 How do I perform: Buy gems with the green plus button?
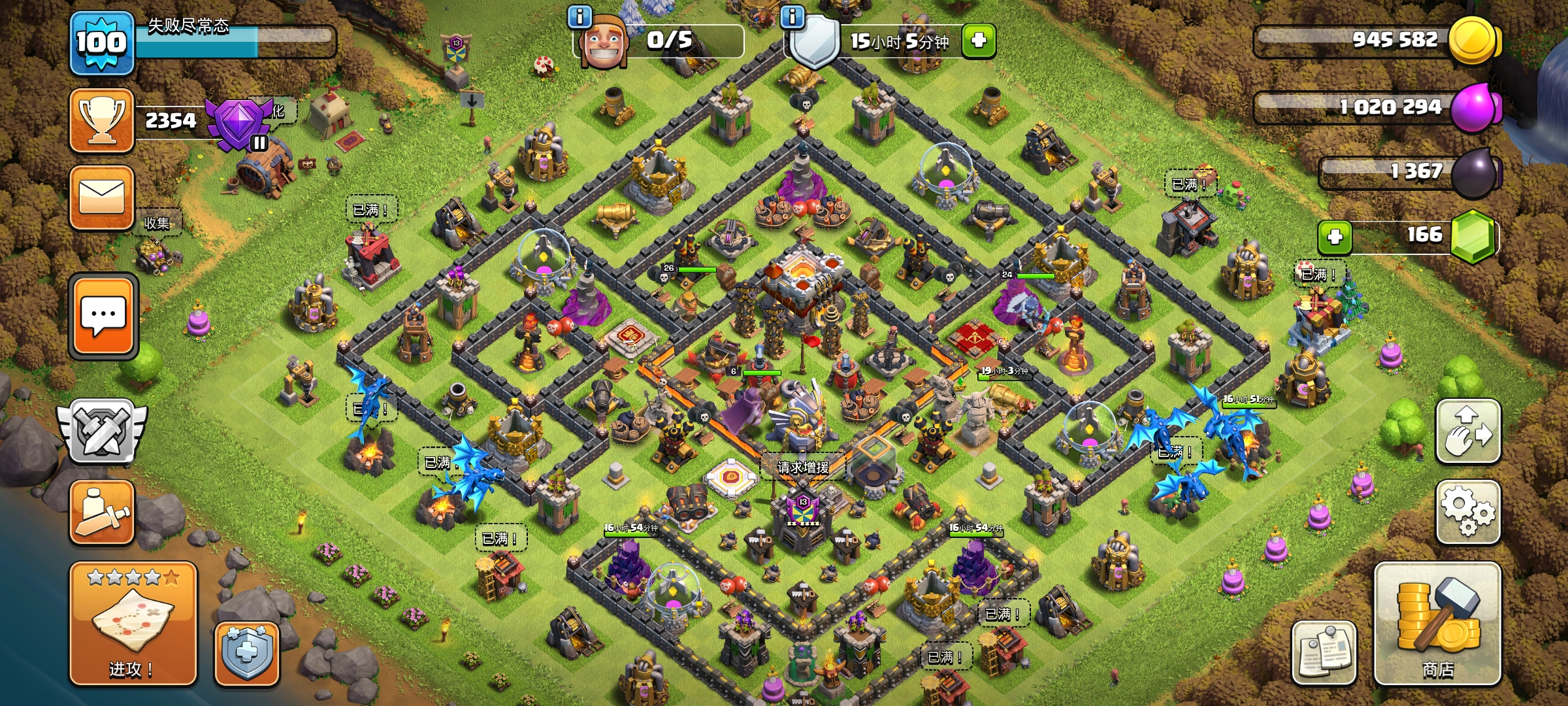(1335, 237)
